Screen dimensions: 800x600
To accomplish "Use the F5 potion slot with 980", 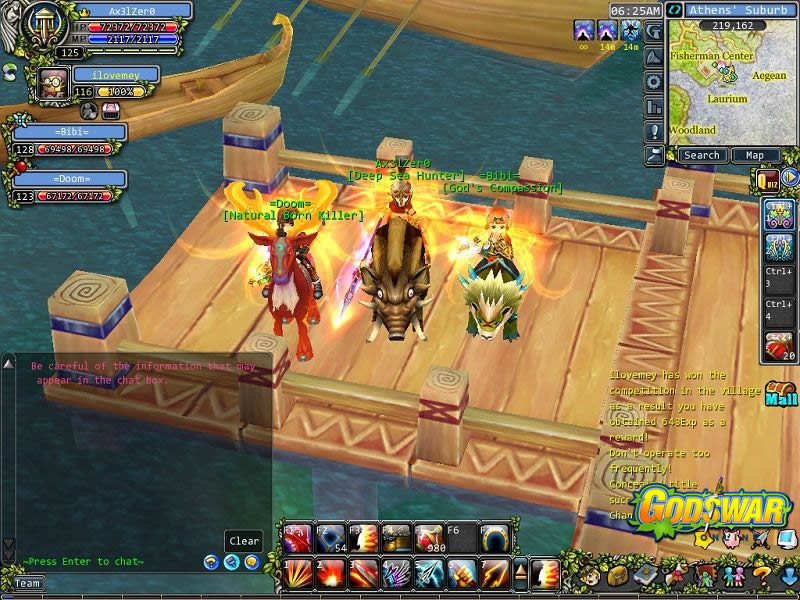I will point(429,539).
